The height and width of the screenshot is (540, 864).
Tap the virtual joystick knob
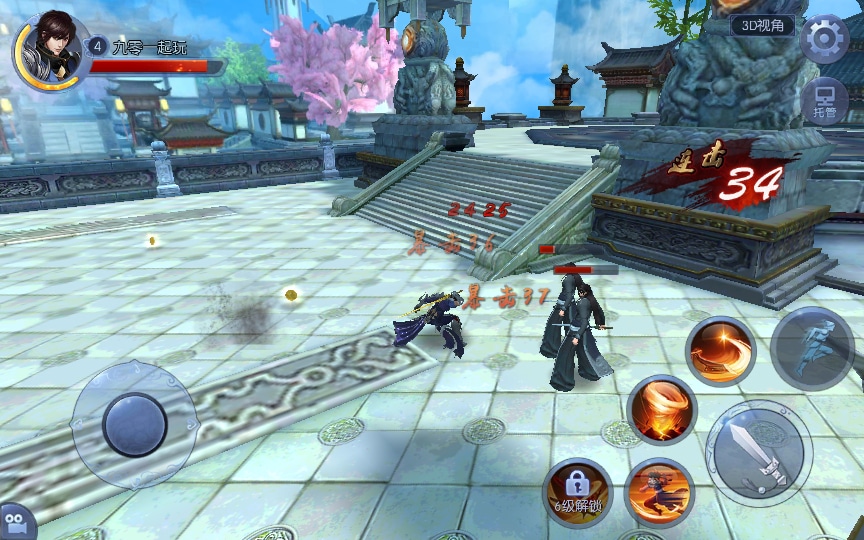click(134, 424)
